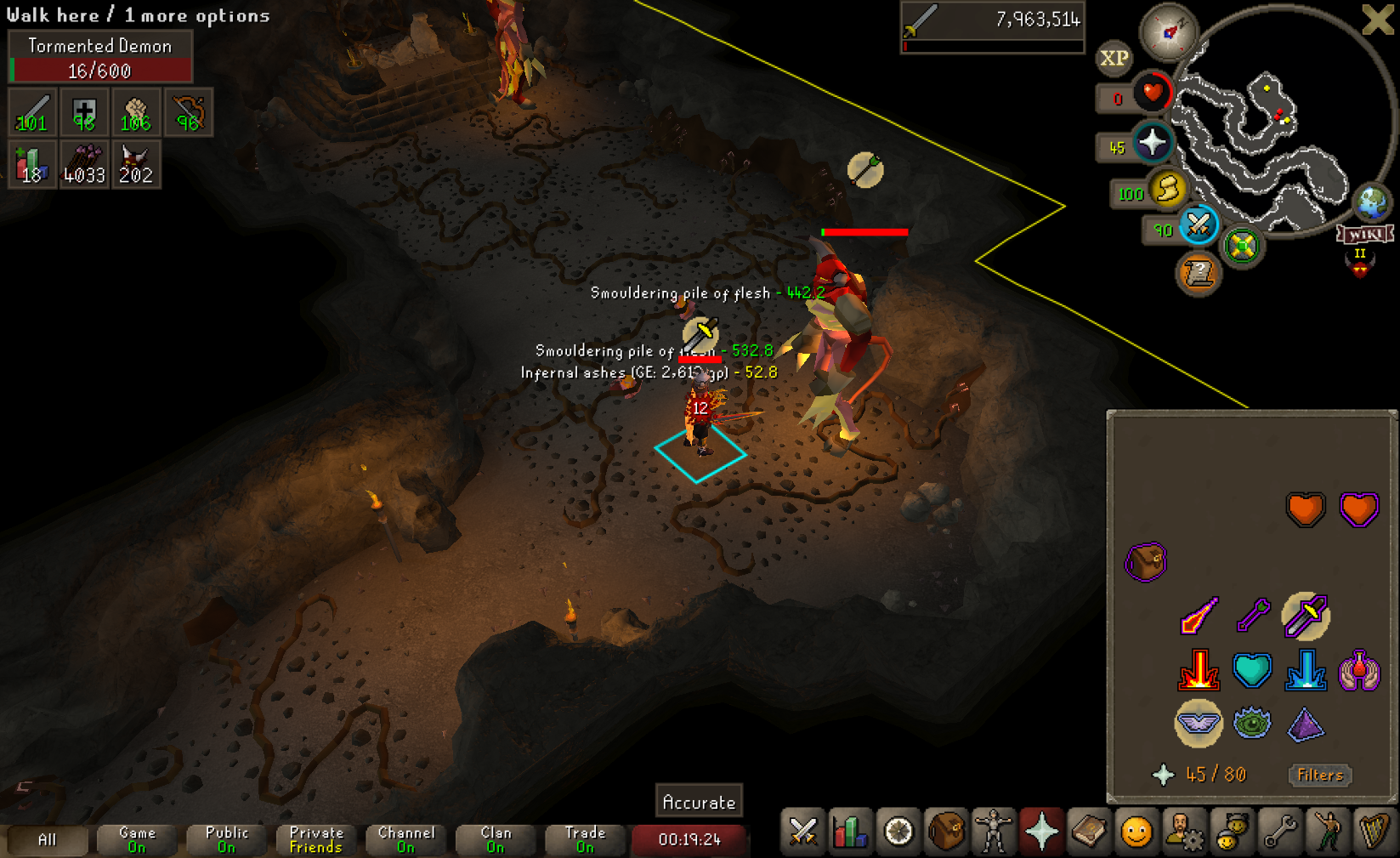This screenshot has width=1400, height=858.
Task: Open the Inventory backpack tab
Action: tap(945, 832)
